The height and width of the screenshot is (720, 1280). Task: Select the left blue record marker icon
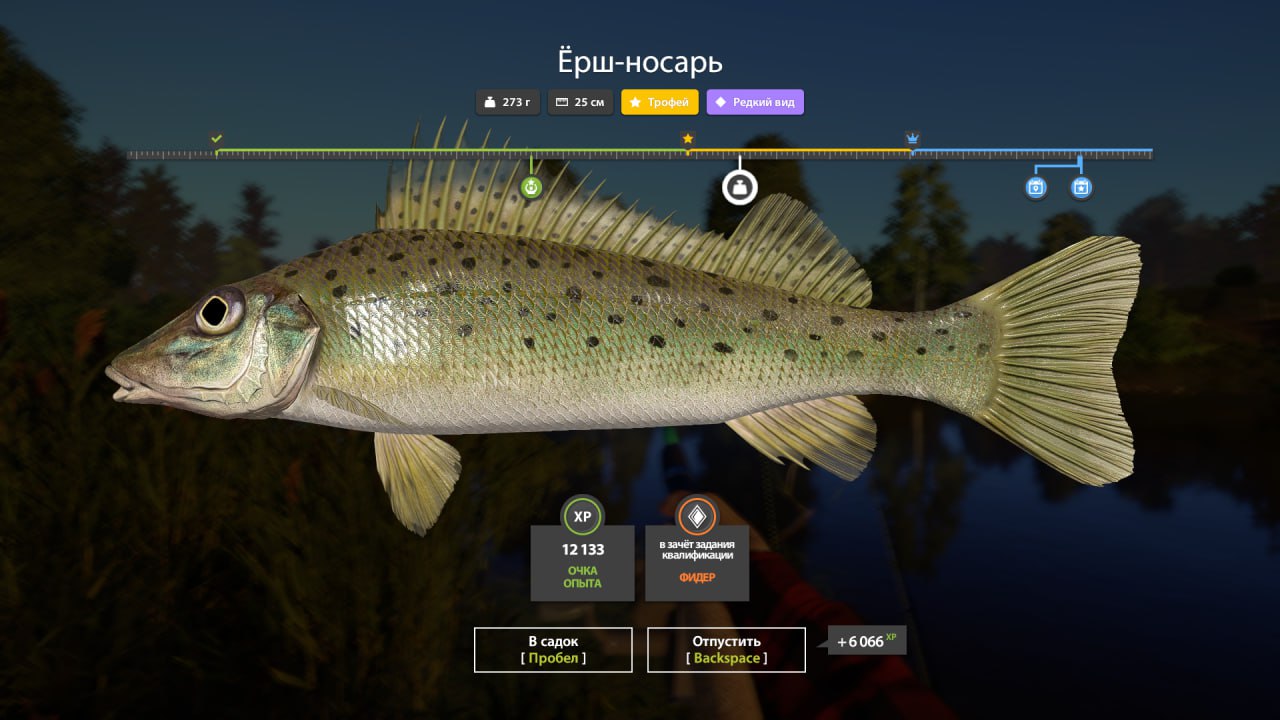pyautogui.click(x=1036, y=187)
